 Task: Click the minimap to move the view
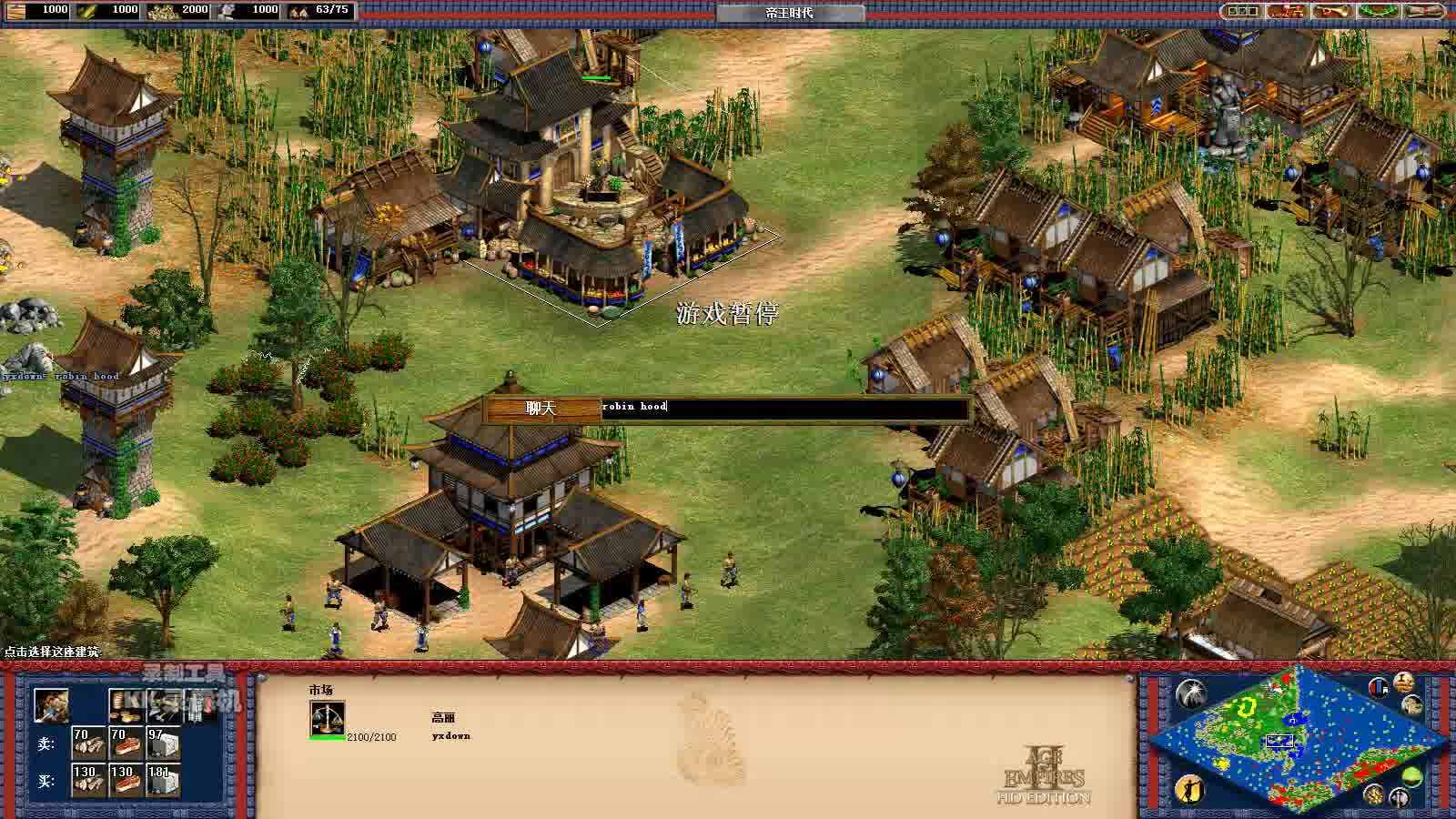pyautogui.click(x=1290, y=742)
